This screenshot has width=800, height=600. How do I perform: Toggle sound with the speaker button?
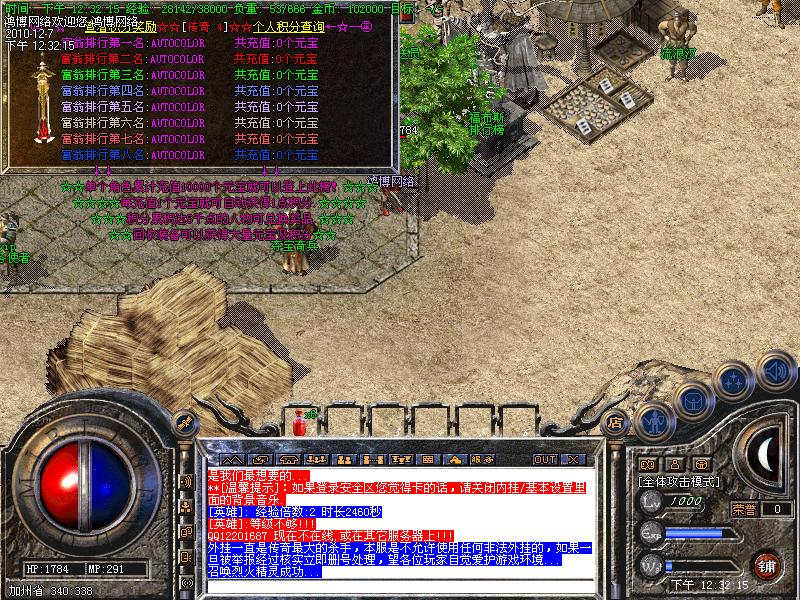(x=775, y=370)
